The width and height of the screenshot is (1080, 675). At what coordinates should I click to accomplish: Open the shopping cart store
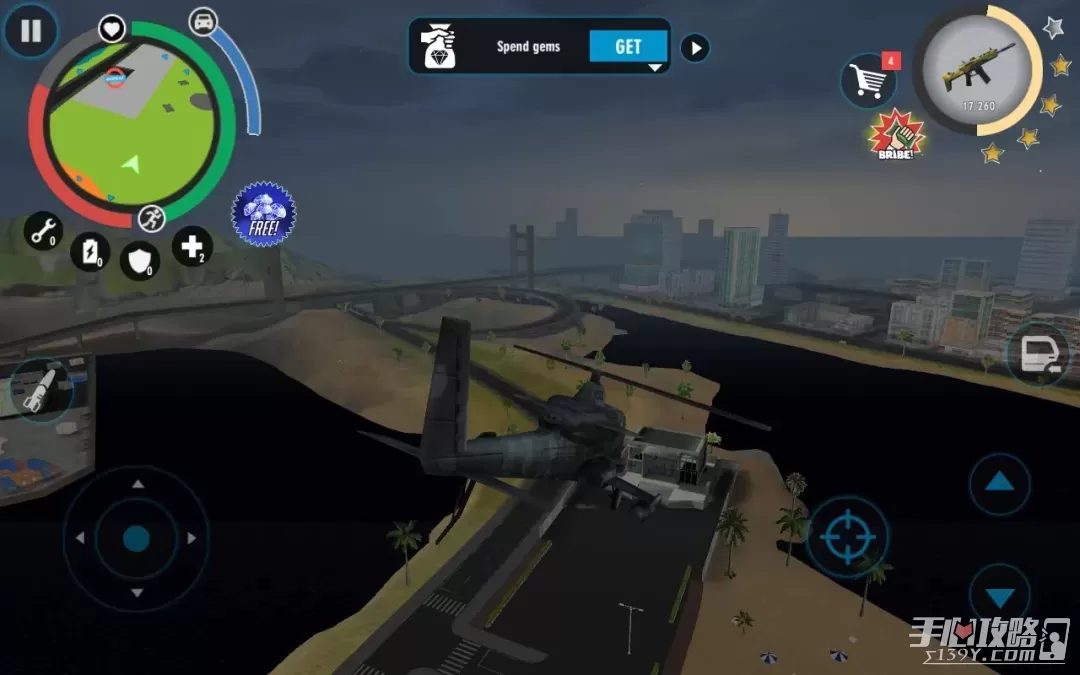click(x=866, y=80)
